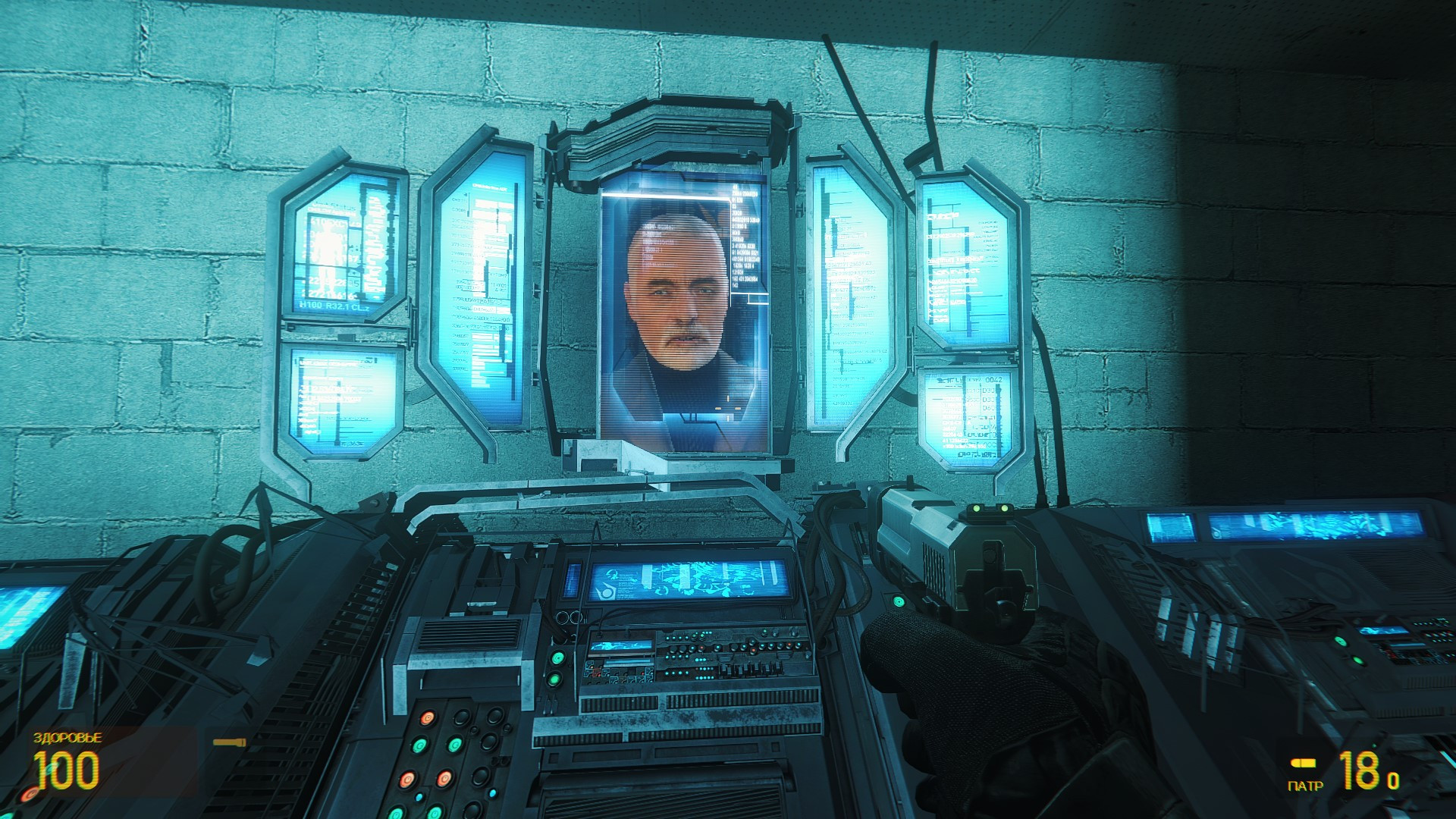Click the small blue indicator light on the left keypad
Image resolution: width=1456 pixels, height=819 pixels.
[419, 795]
